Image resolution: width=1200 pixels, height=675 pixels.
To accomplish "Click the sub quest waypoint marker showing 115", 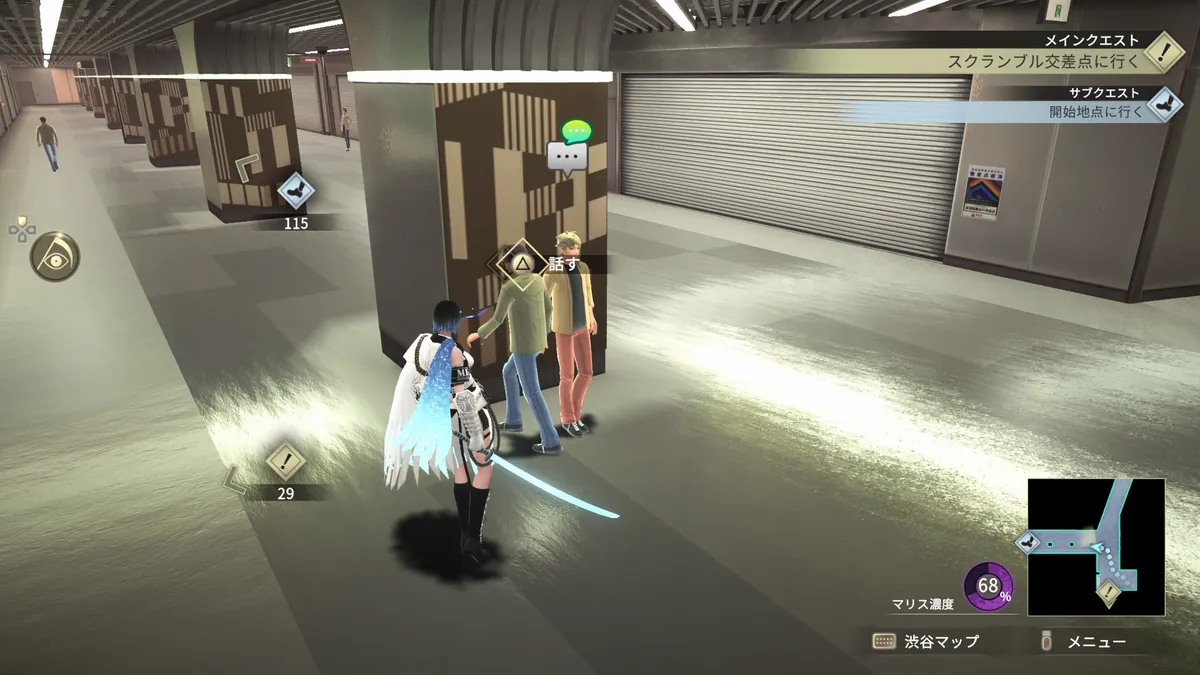I will pyautogui.click(x=295, y=189).
